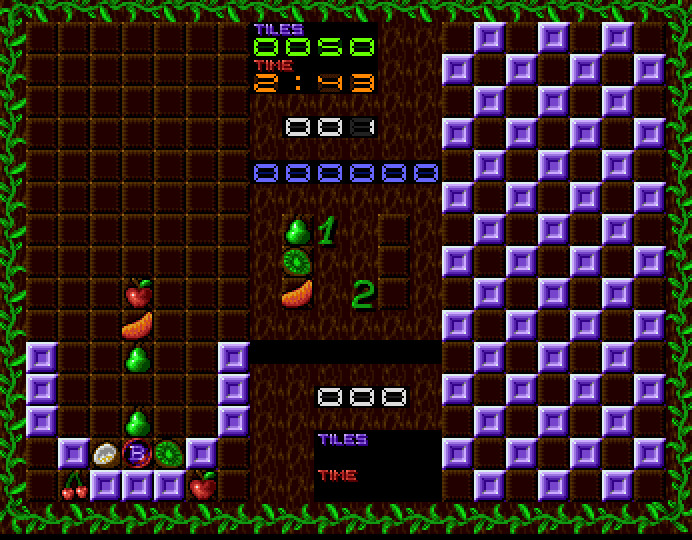The width and height of the screenshot is (692, 540).
Task: Choose the kiwi tile beside the B bomb
Action: point(169,455)
